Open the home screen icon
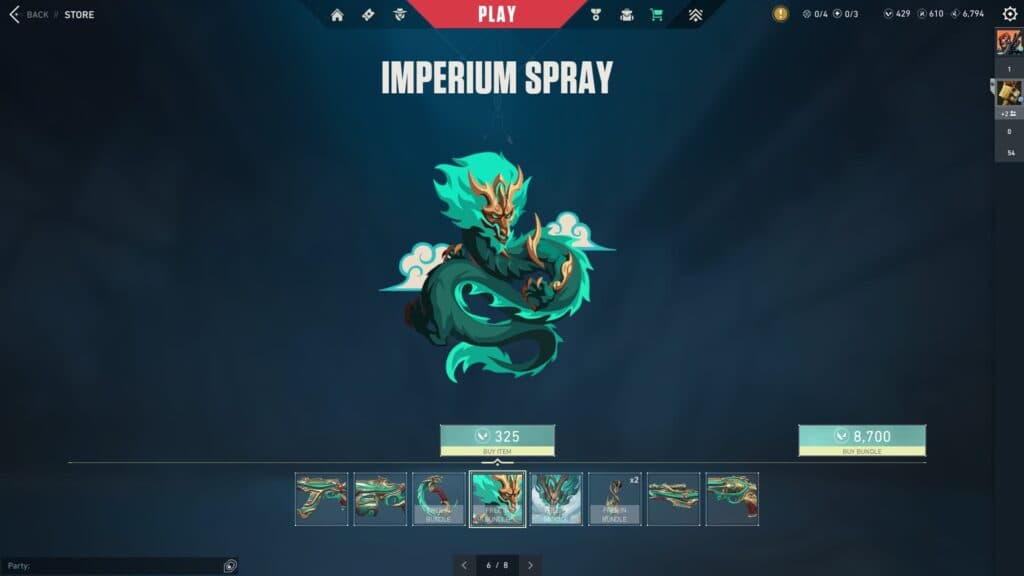Viewport: 1024px width, 576px height. pyautogui.click(x=337, y=15)
